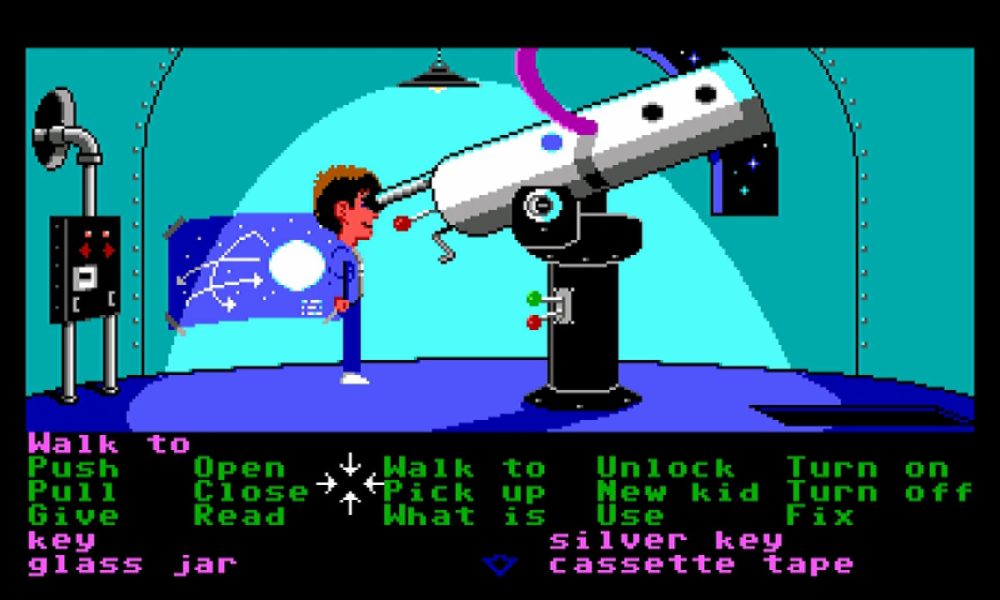Click the blue inventory scroll-down arrow
The height and width of the screenshot is (600, 1000).
500,566
